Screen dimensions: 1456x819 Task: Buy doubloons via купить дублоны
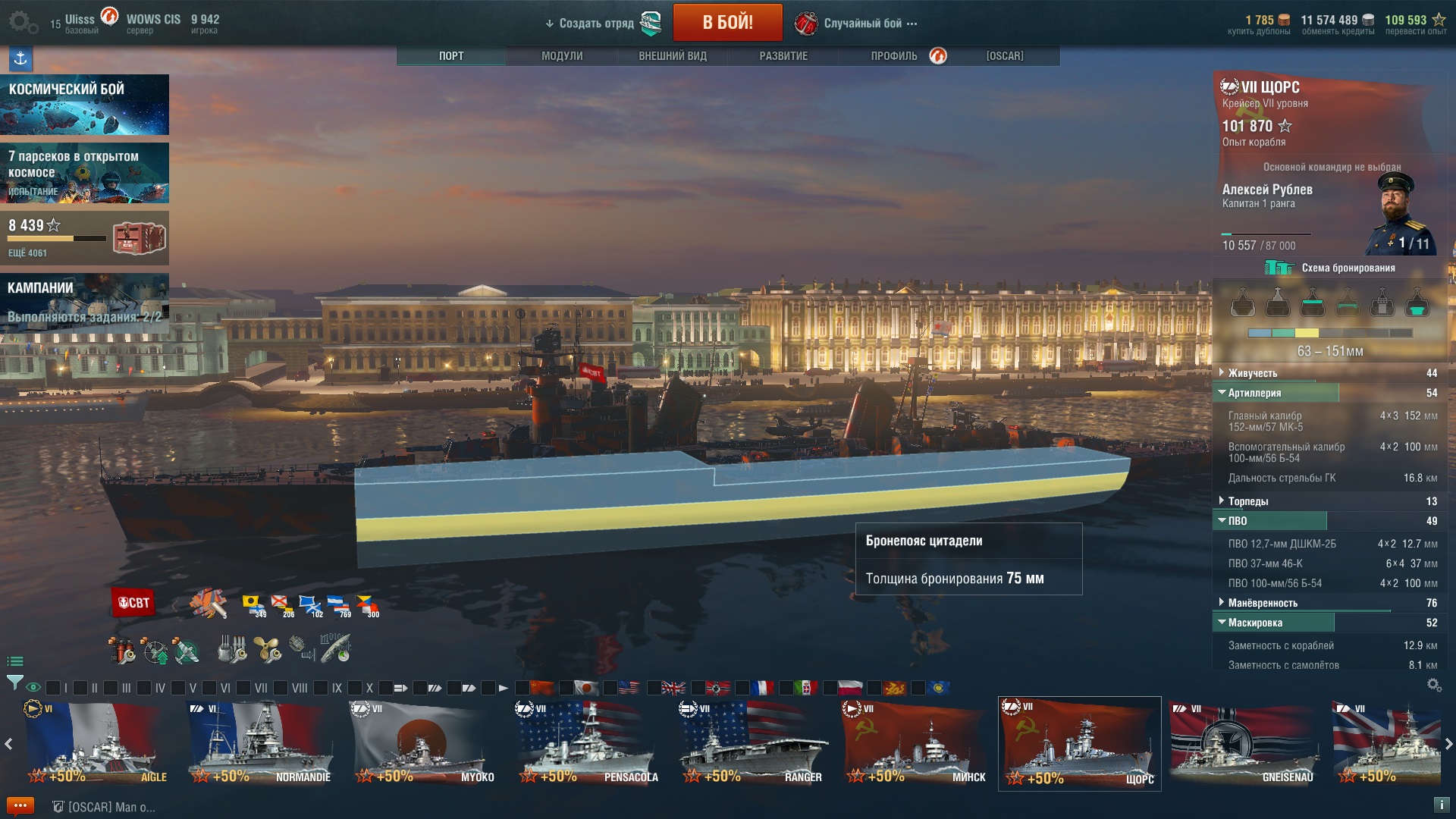tap(1259, 25)
